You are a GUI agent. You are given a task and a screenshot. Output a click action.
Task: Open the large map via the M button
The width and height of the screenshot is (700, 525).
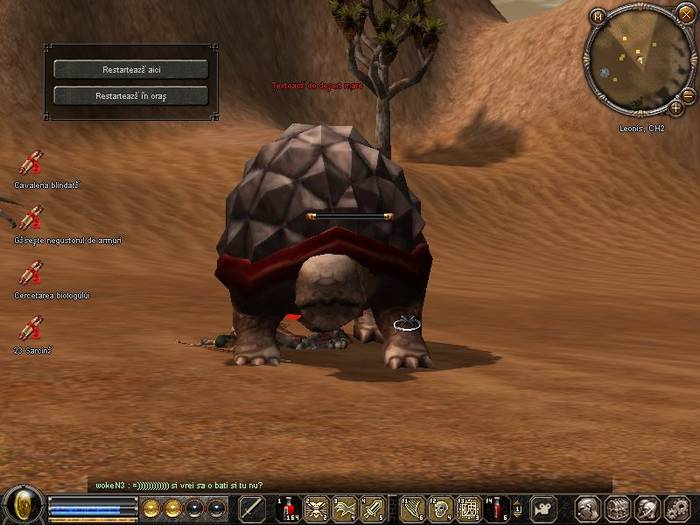tap(598, 16)
